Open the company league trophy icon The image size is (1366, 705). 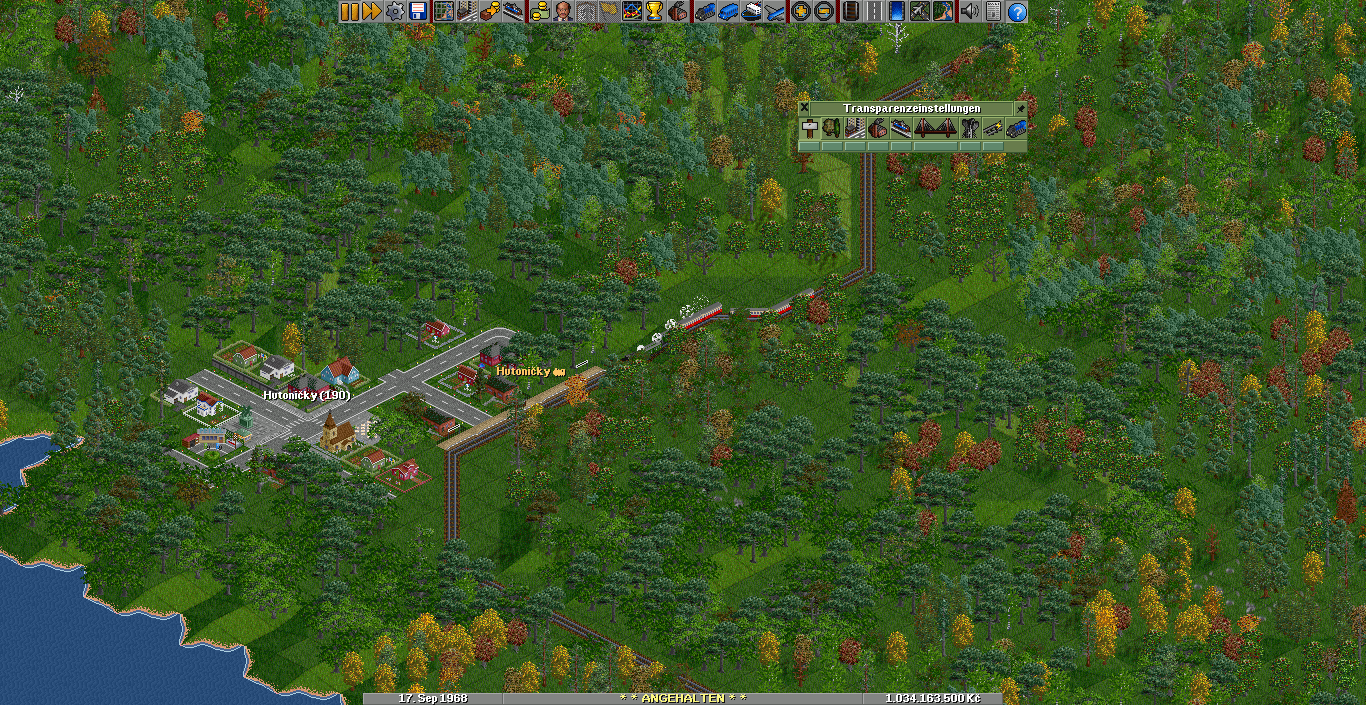click(x=654, y=12)
